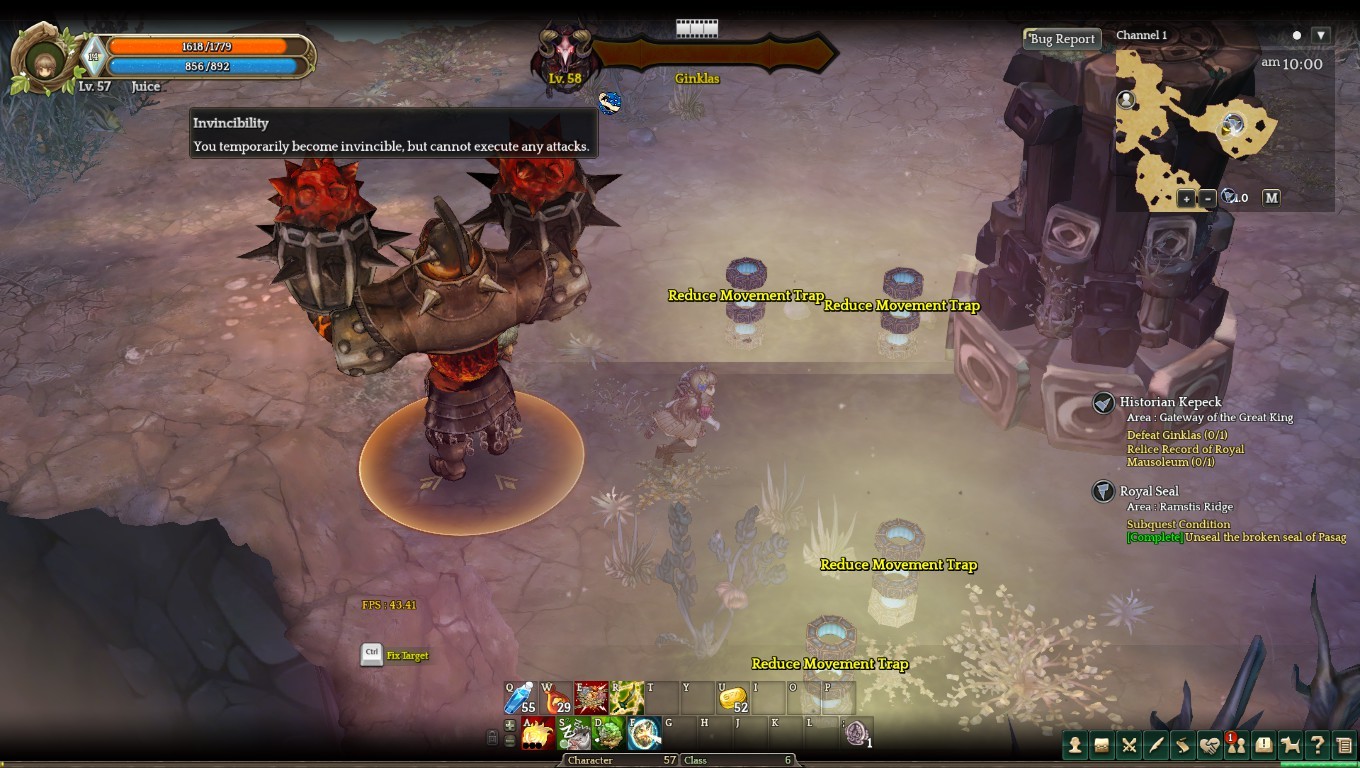The image size is (1360, 768).
Task: Use the blue potion in Q slot
Action: click(x=522, y=697)
